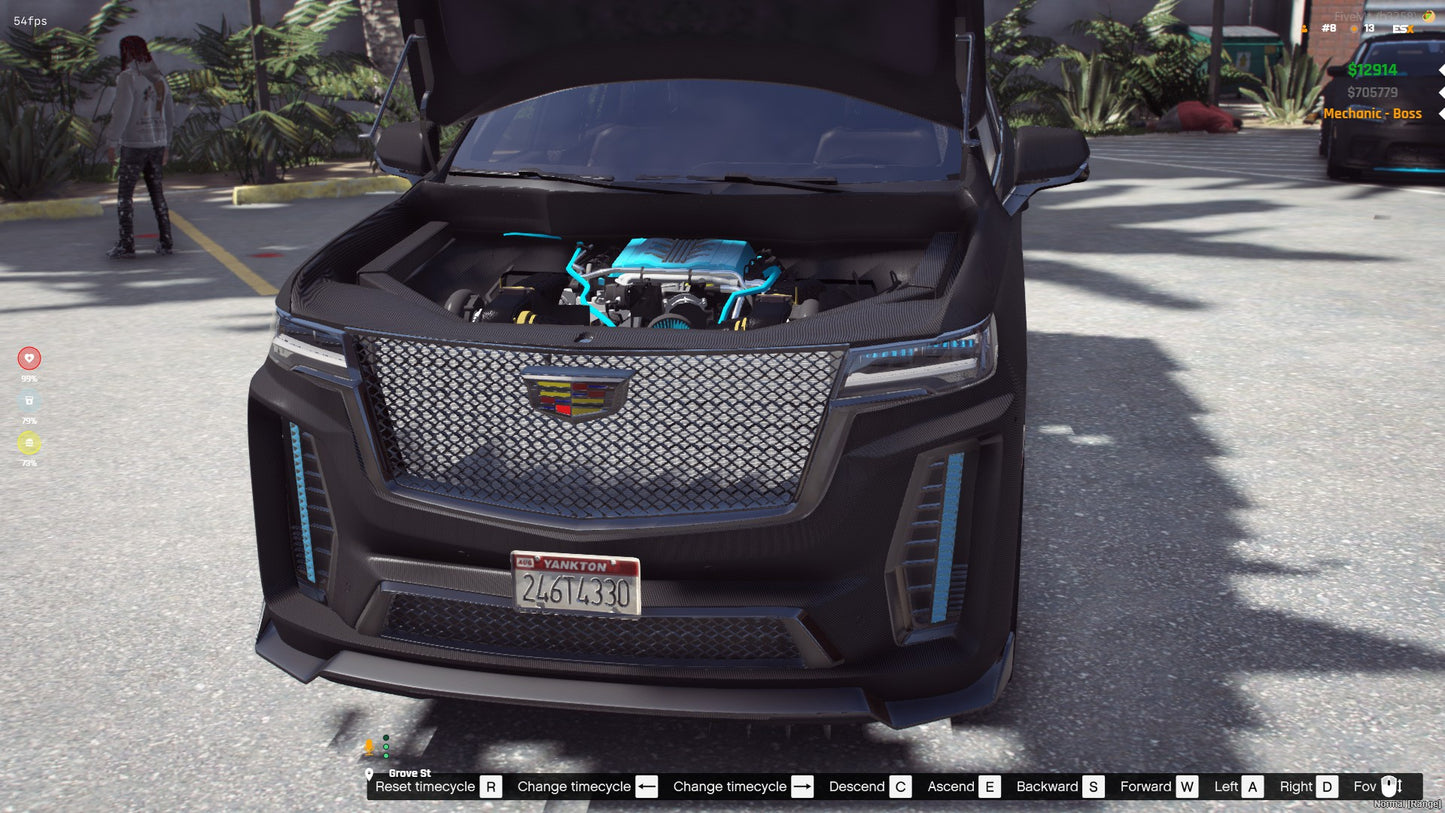The image size is (1445, 813).
Task: Click the Grove St location pin icon
Action: click(x=369, y=773)
